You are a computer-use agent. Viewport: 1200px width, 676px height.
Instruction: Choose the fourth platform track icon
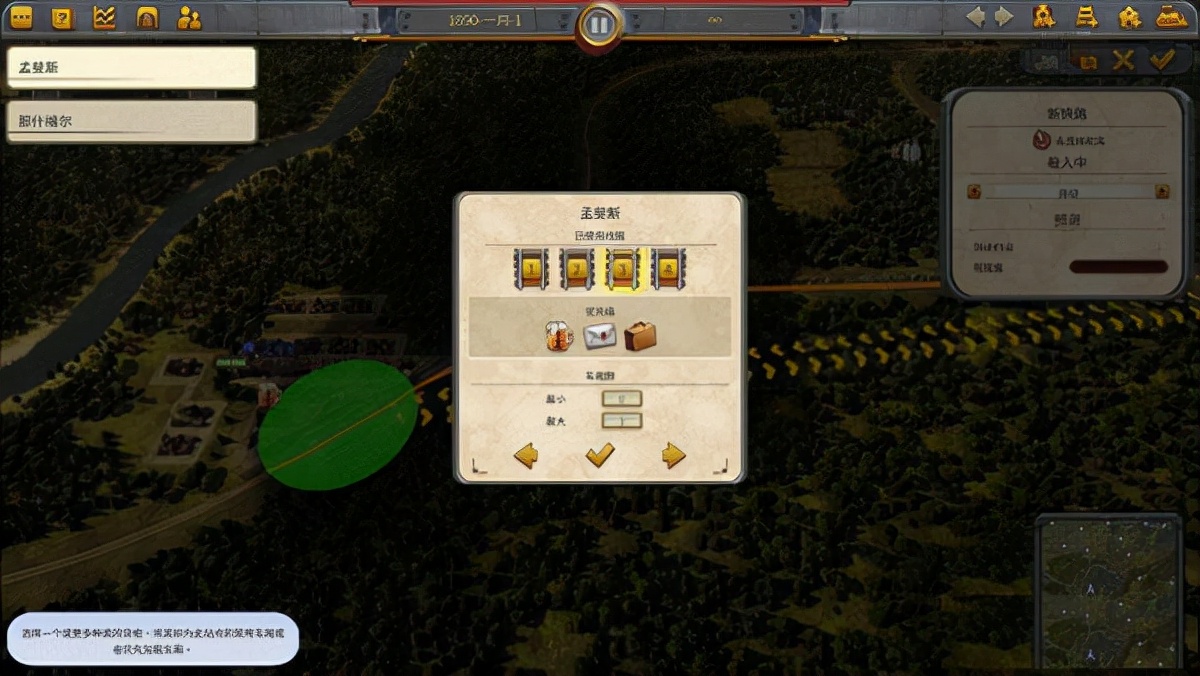coord(669,269)
